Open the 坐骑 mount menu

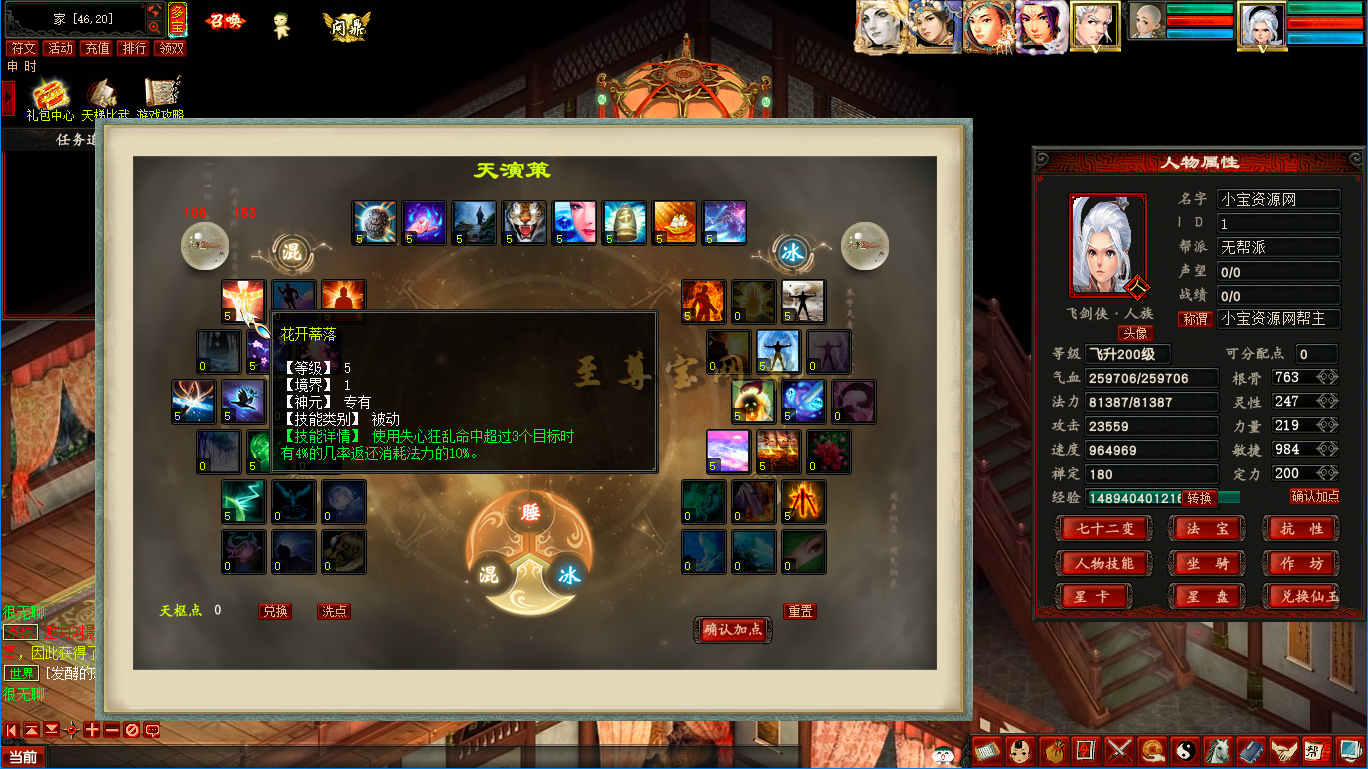[x=1207, y=563]
